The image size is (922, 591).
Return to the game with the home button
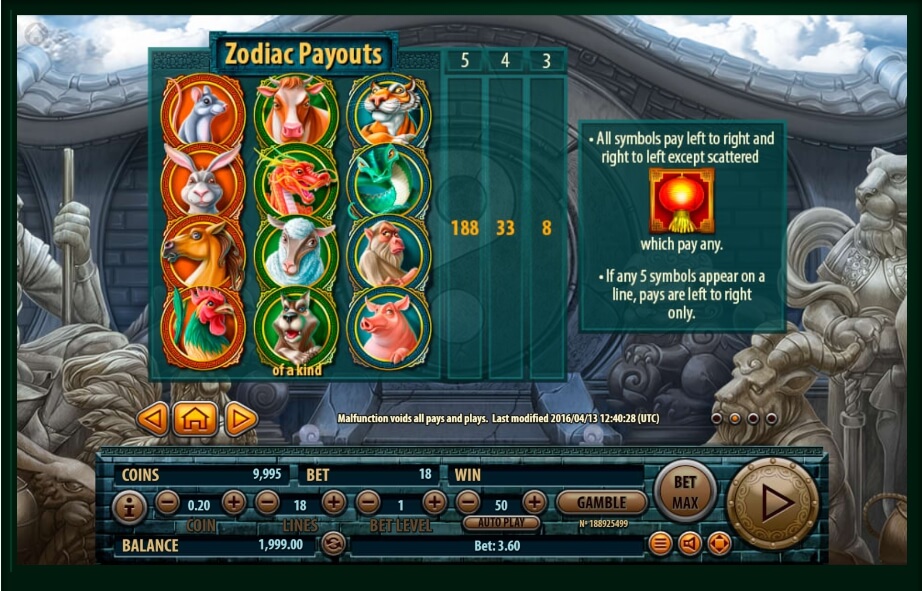click(x=196, y=419)
